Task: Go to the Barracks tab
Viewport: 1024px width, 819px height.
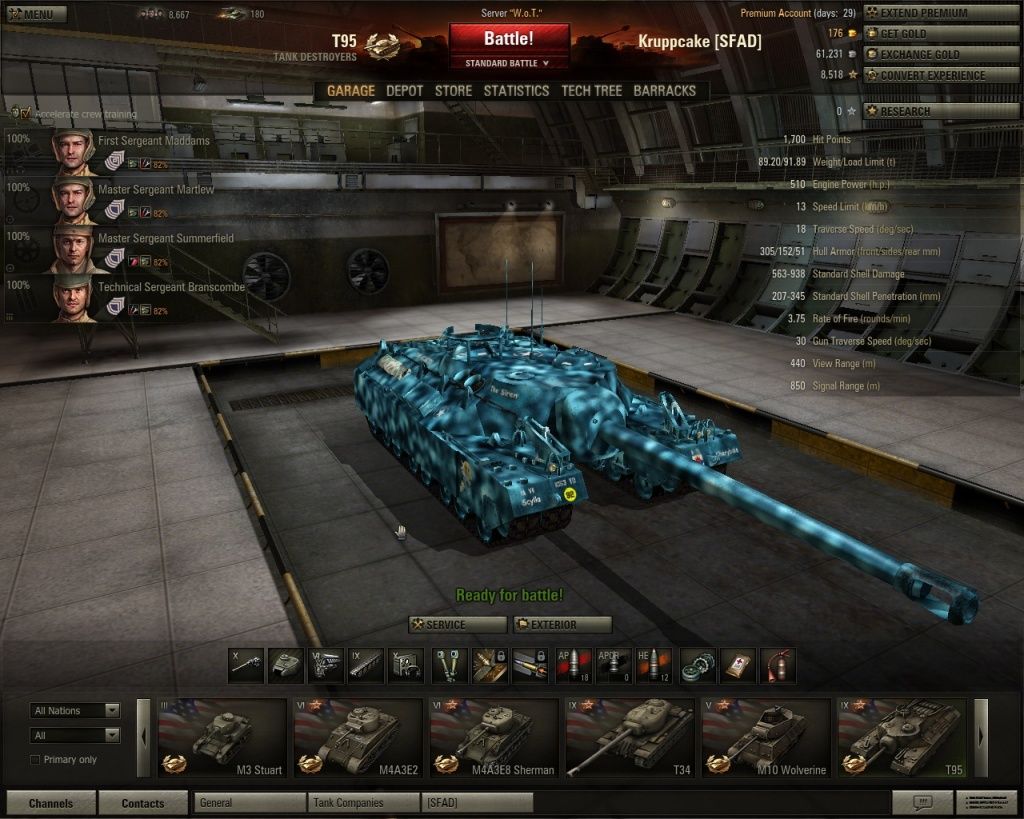Action: click(x=664, y=90)
